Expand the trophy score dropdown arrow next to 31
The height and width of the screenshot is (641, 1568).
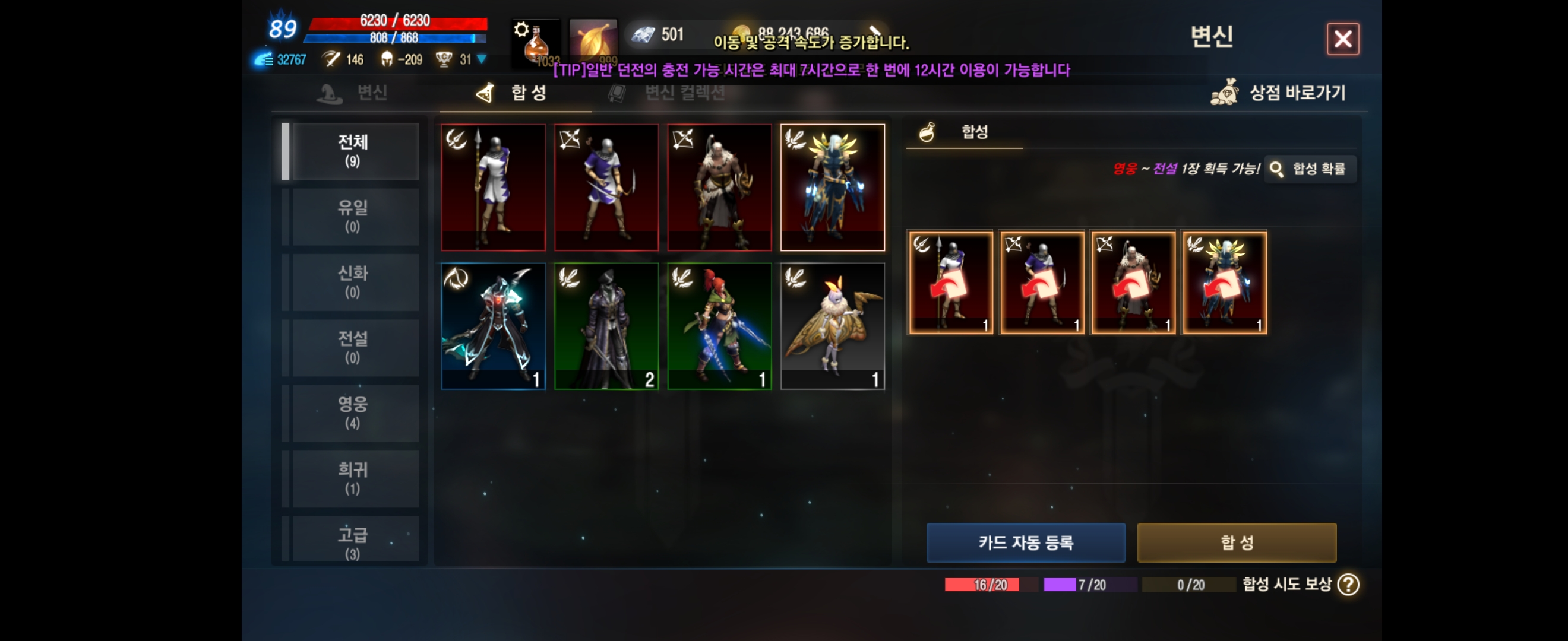click(480, 59)
